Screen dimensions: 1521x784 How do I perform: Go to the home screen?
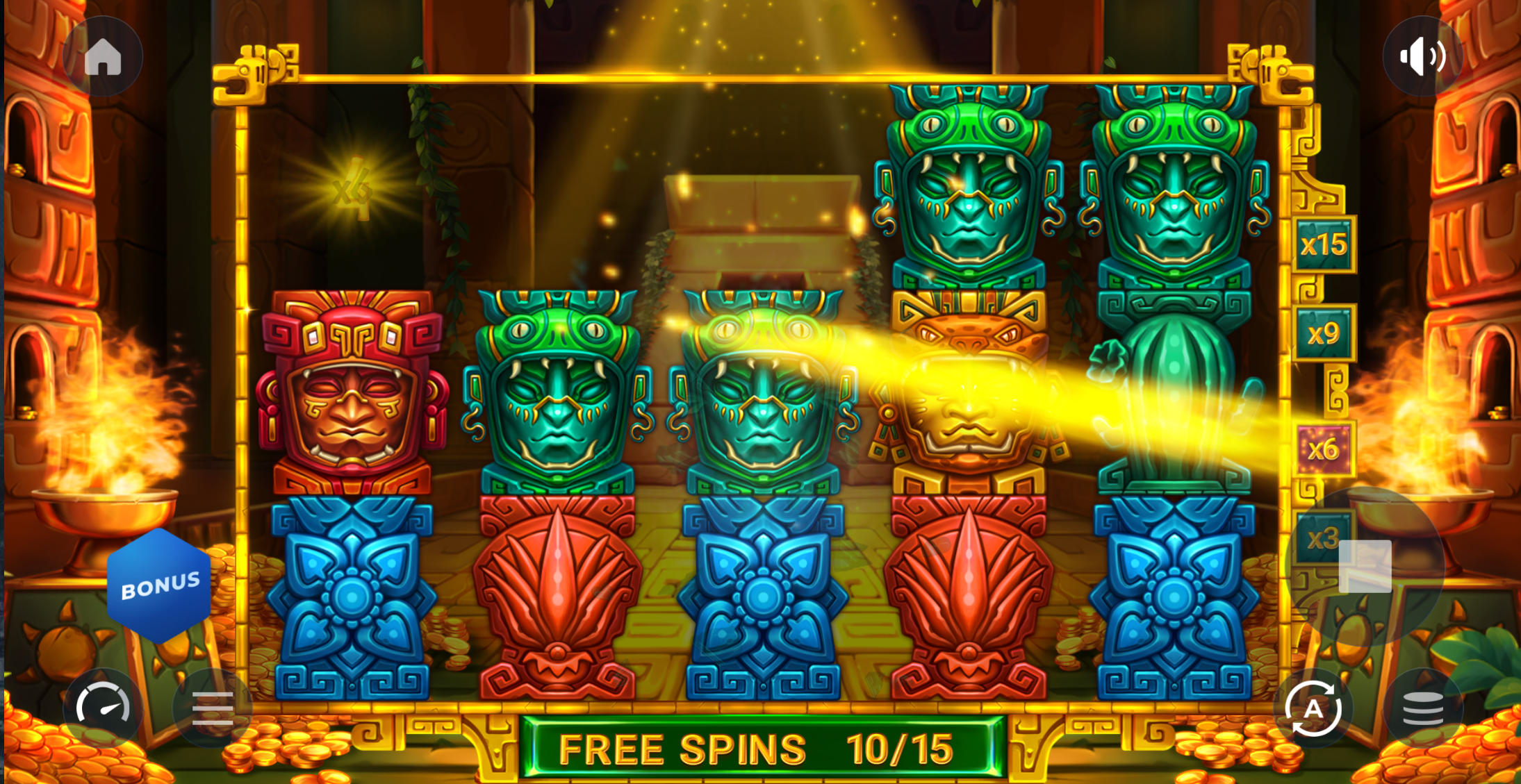pyautogui.click(x=103, y=56)
